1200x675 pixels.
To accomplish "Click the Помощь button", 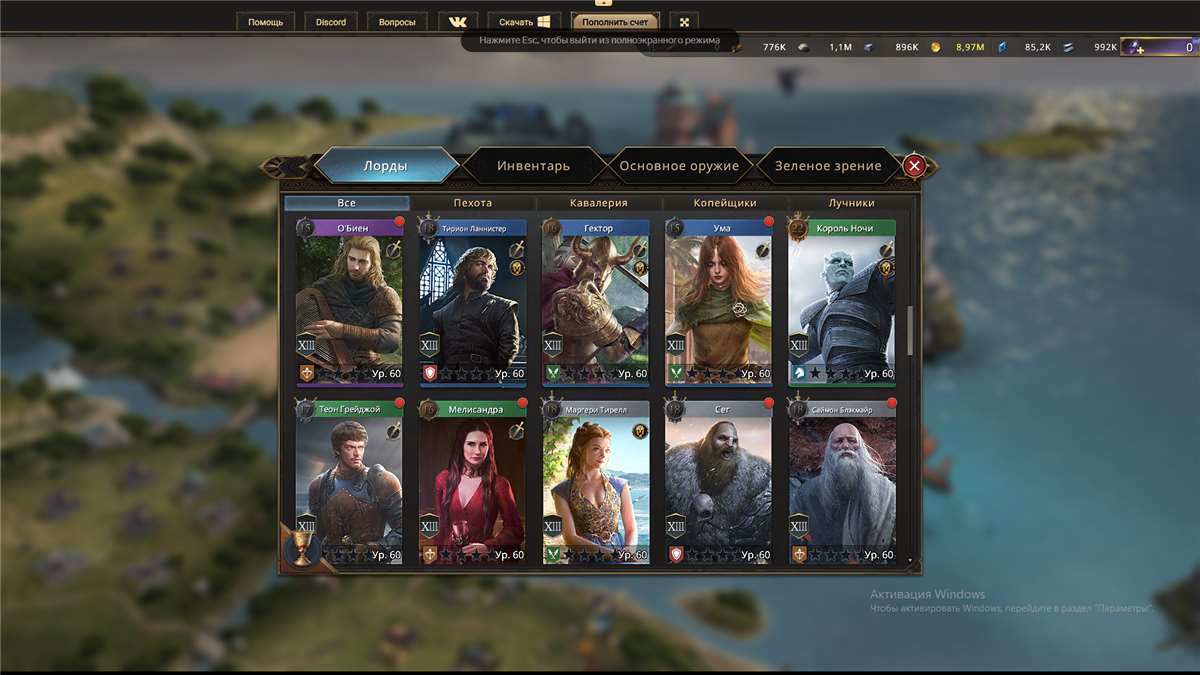I will point(266,22).
